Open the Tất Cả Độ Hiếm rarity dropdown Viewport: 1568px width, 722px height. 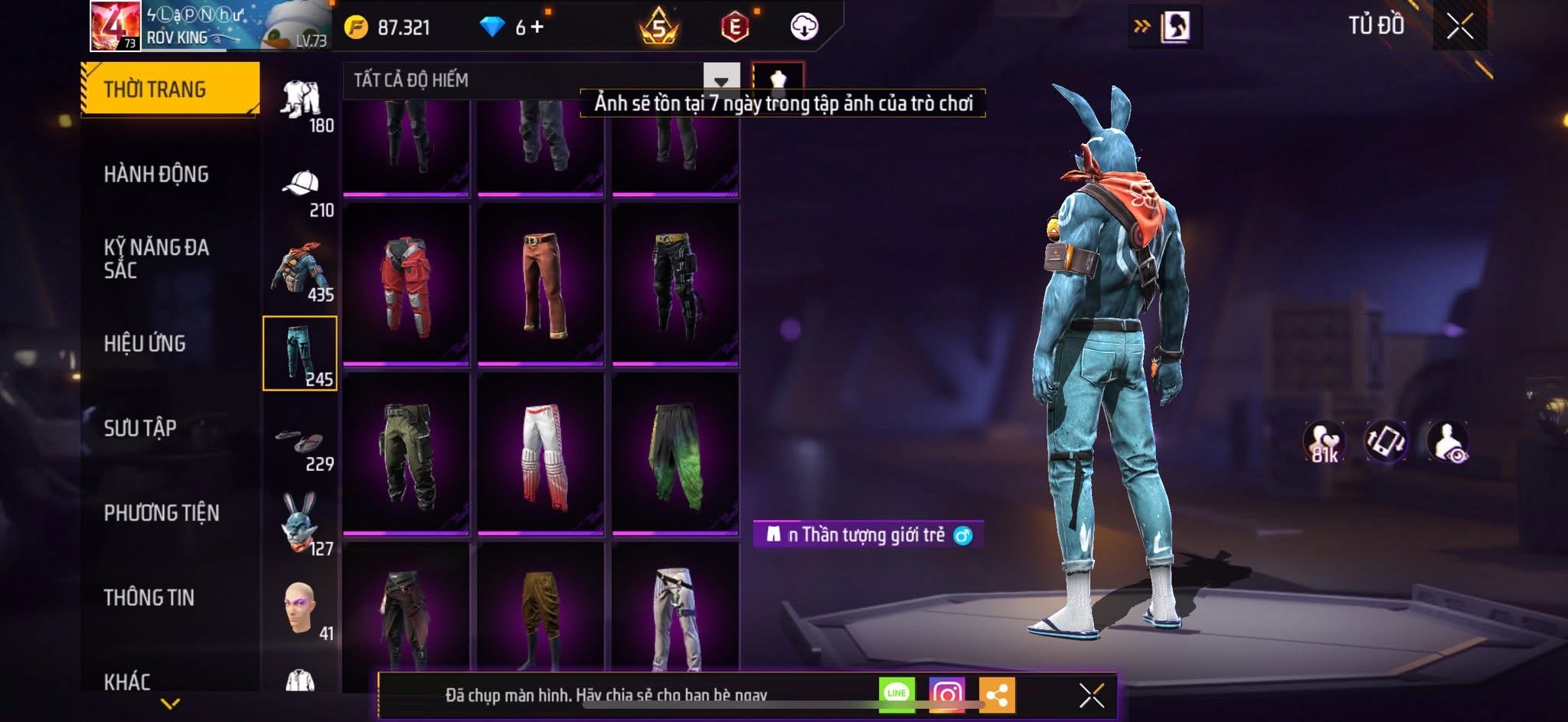point(720,80)
